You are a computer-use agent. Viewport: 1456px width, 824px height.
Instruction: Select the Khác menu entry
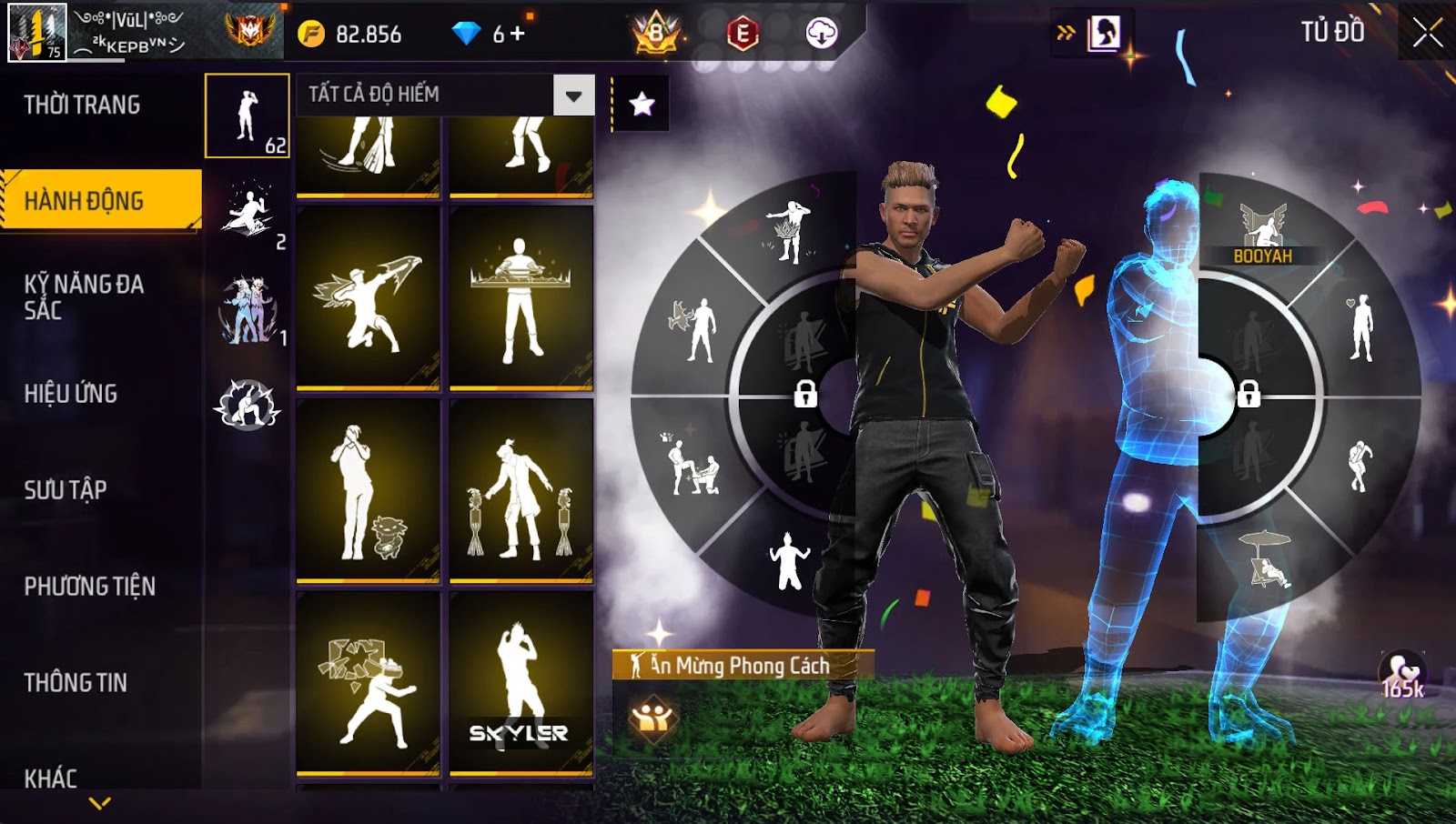[51, 779]
